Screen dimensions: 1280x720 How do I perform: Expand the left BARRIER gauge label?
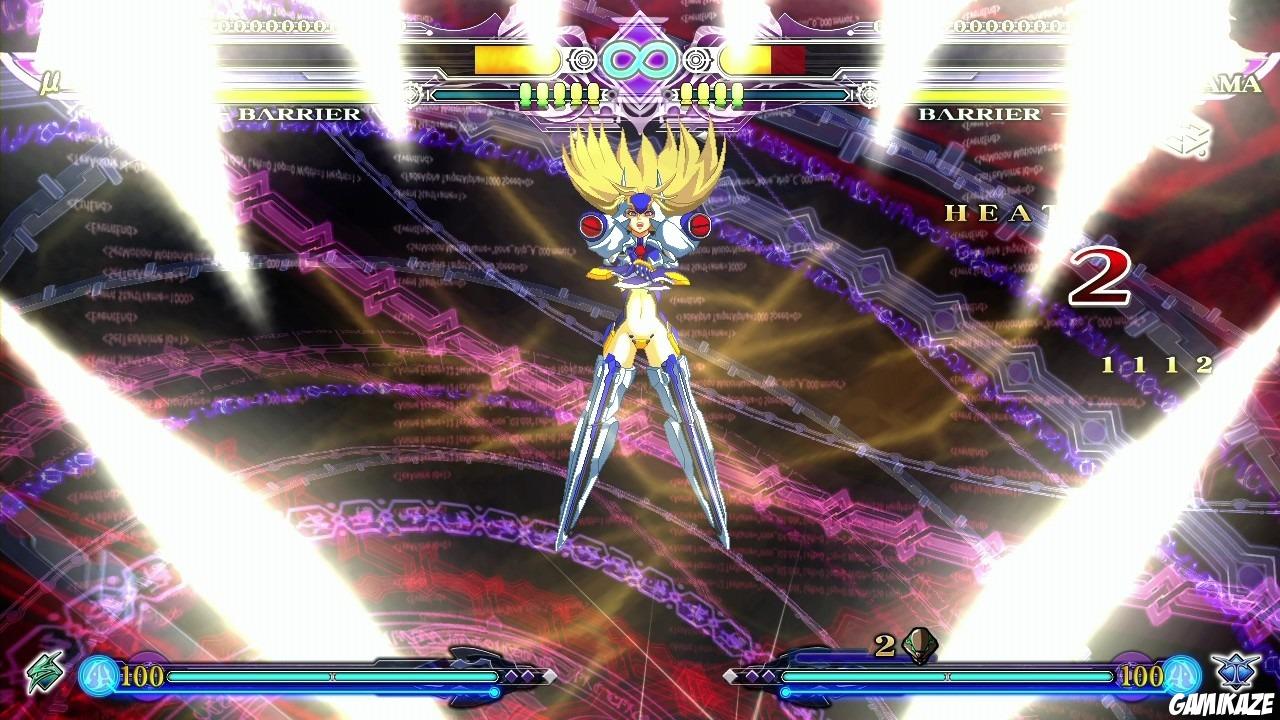[x=298, y=114]
